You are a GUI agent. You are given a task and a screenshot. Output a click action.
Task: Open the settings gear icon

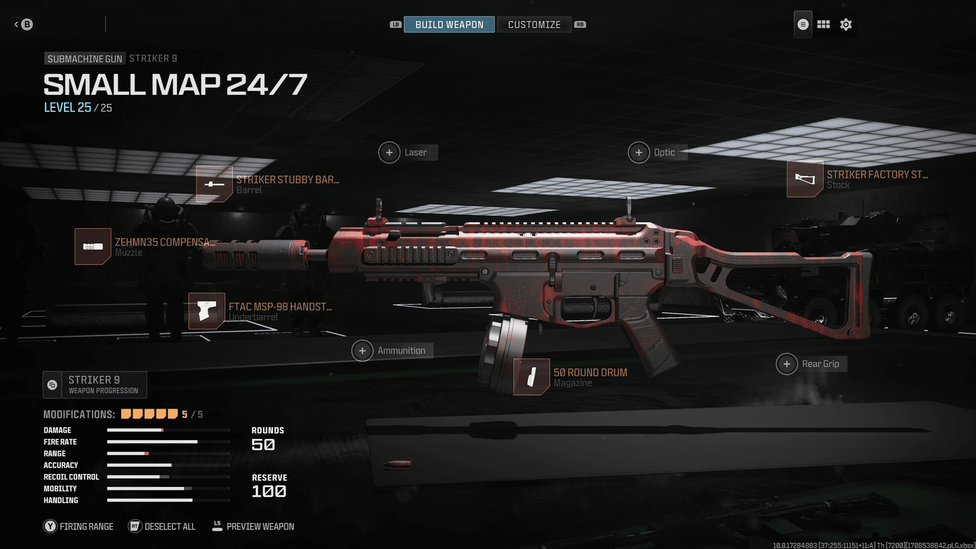(x=846, y=24)
